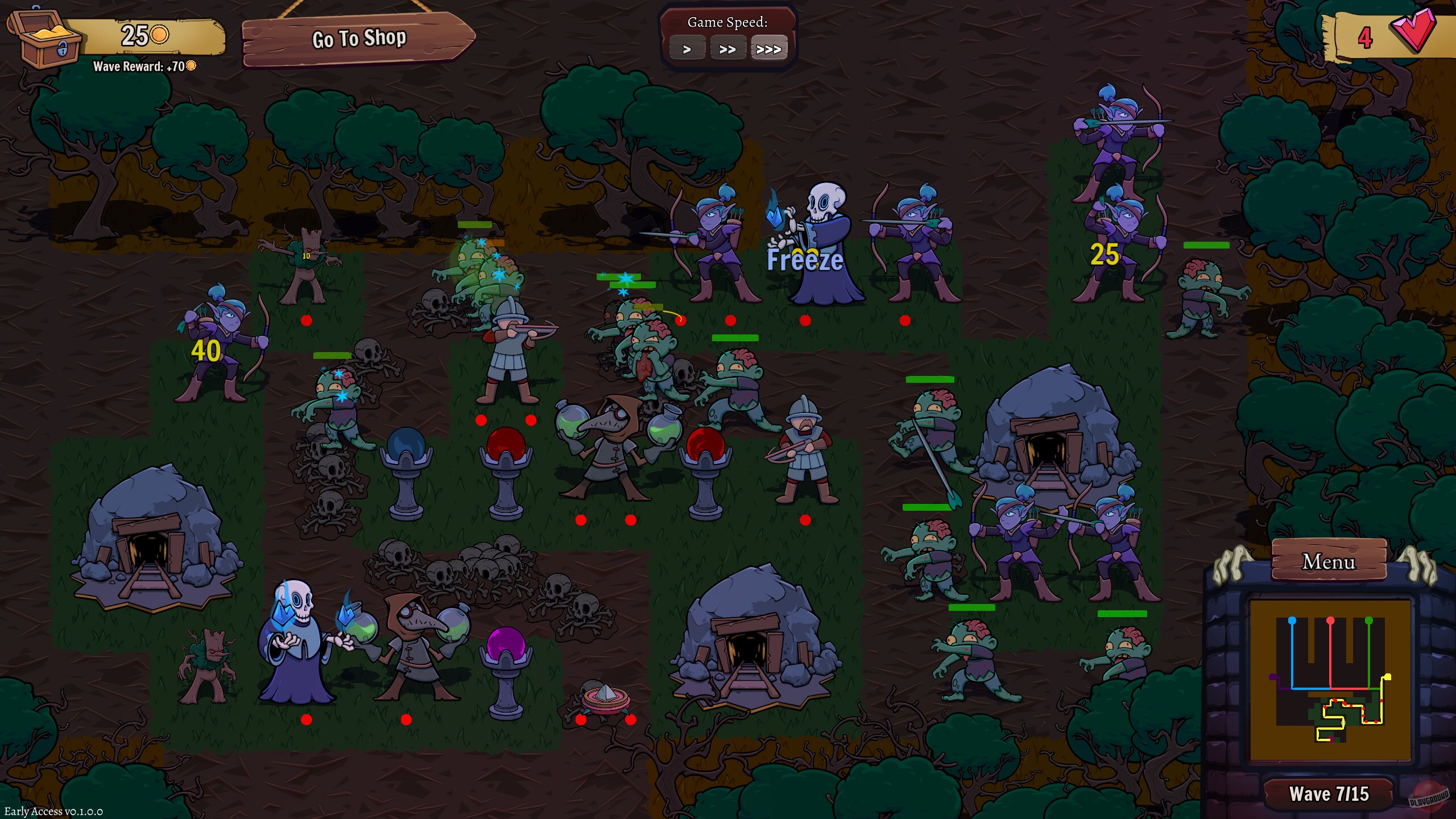Set game speed to normal with single arrow
The height and width of the screenshot is (819, 1456).
pos(686,48)
